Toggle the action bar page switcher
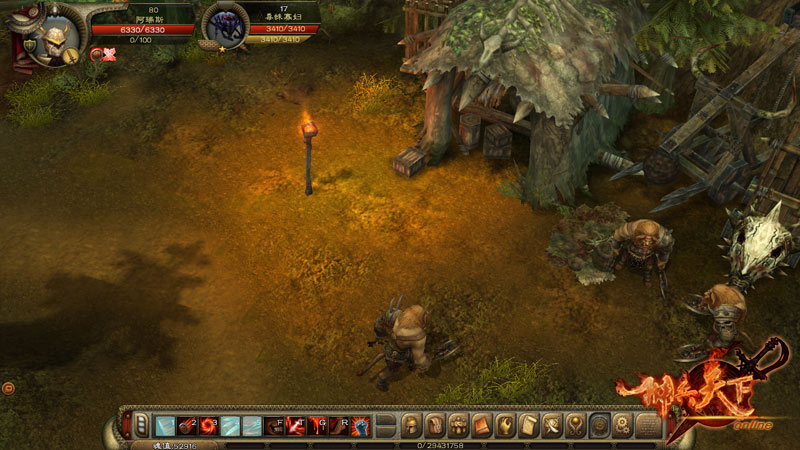800x450 pixels. pos(142,426)
